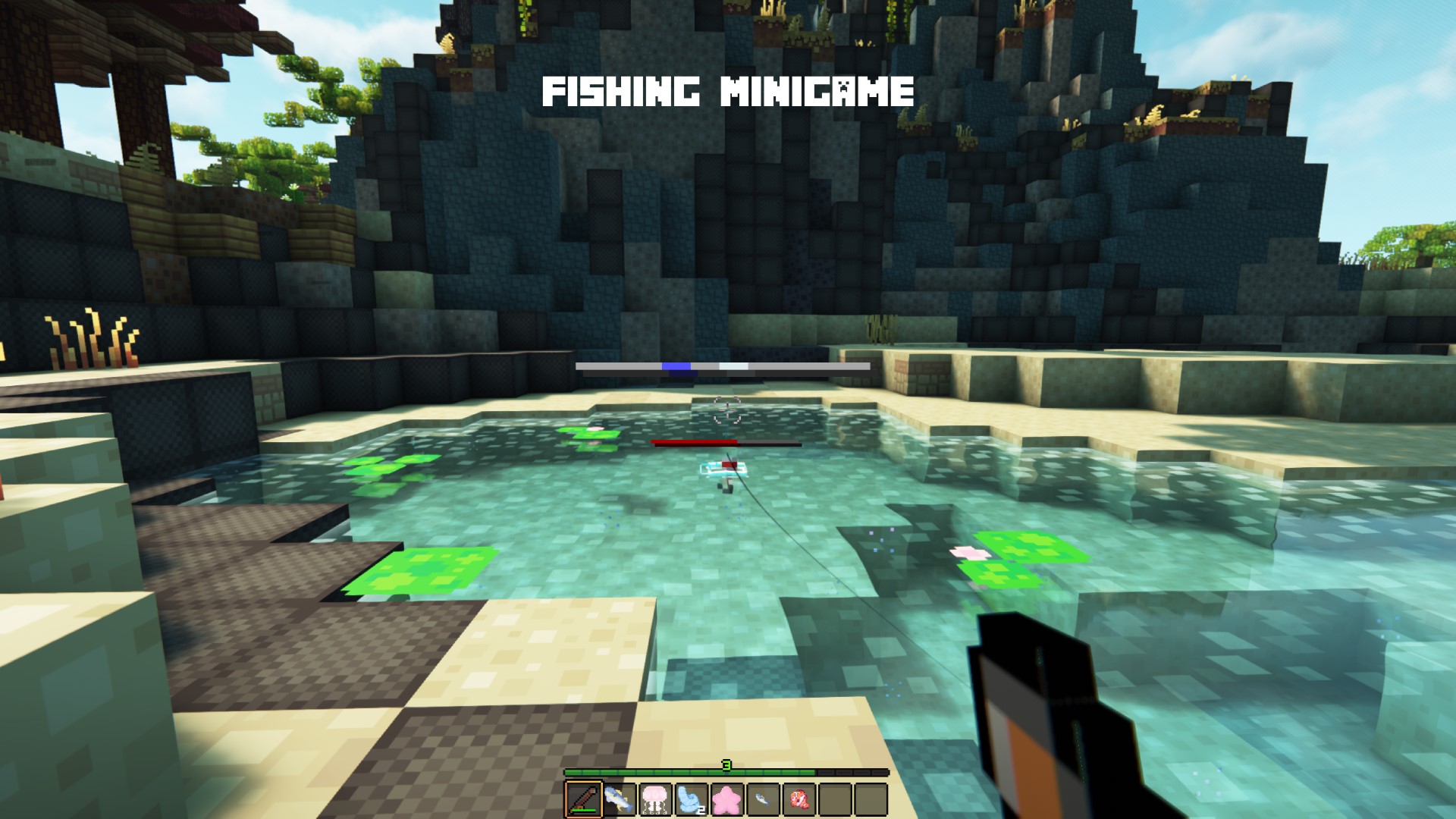Choose the tiny blue fish slot
The width and height of the screenshot is (1456, 819).
click(x=762, y=799)
